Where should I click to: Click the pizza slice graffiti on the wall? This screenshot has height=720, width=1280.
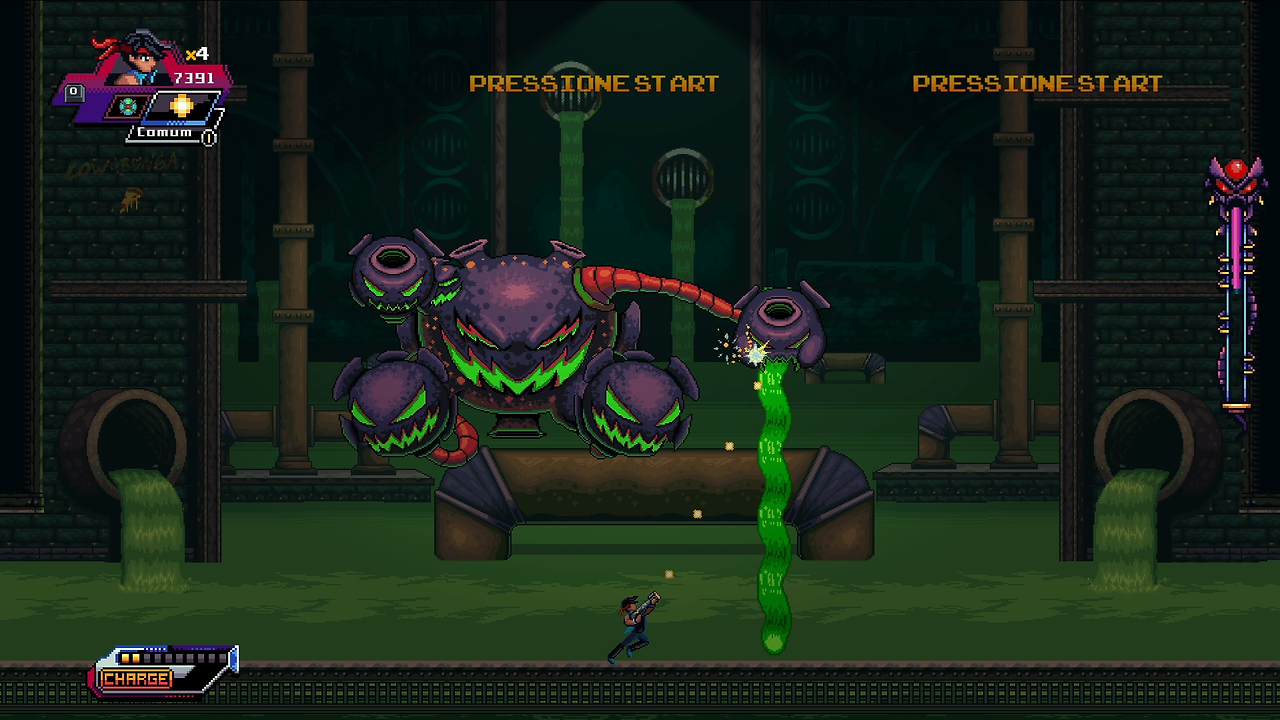pyautogui.click(x=132, y=196)
